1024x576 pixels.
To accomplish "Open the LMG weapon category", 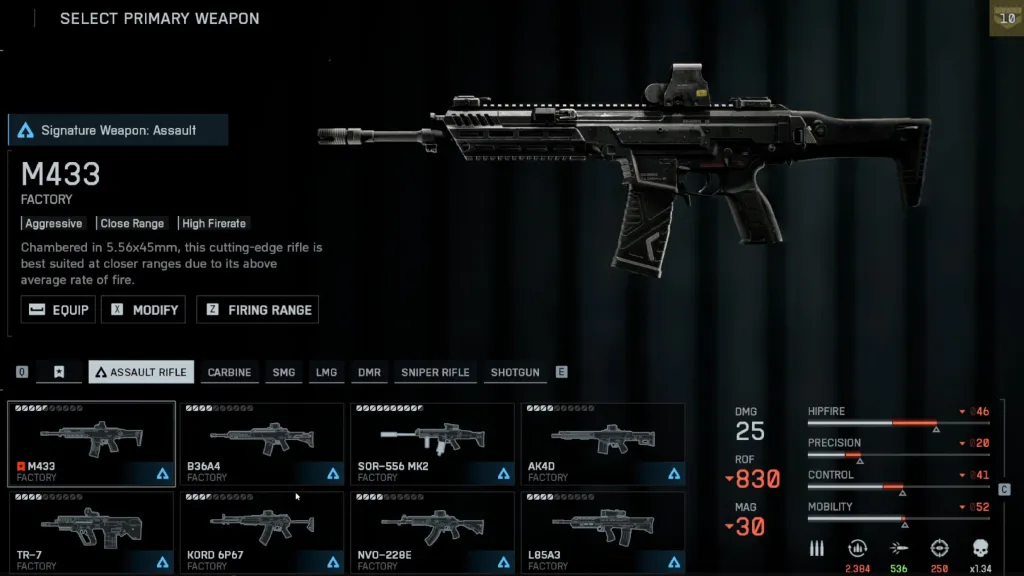I will (327, 372).
